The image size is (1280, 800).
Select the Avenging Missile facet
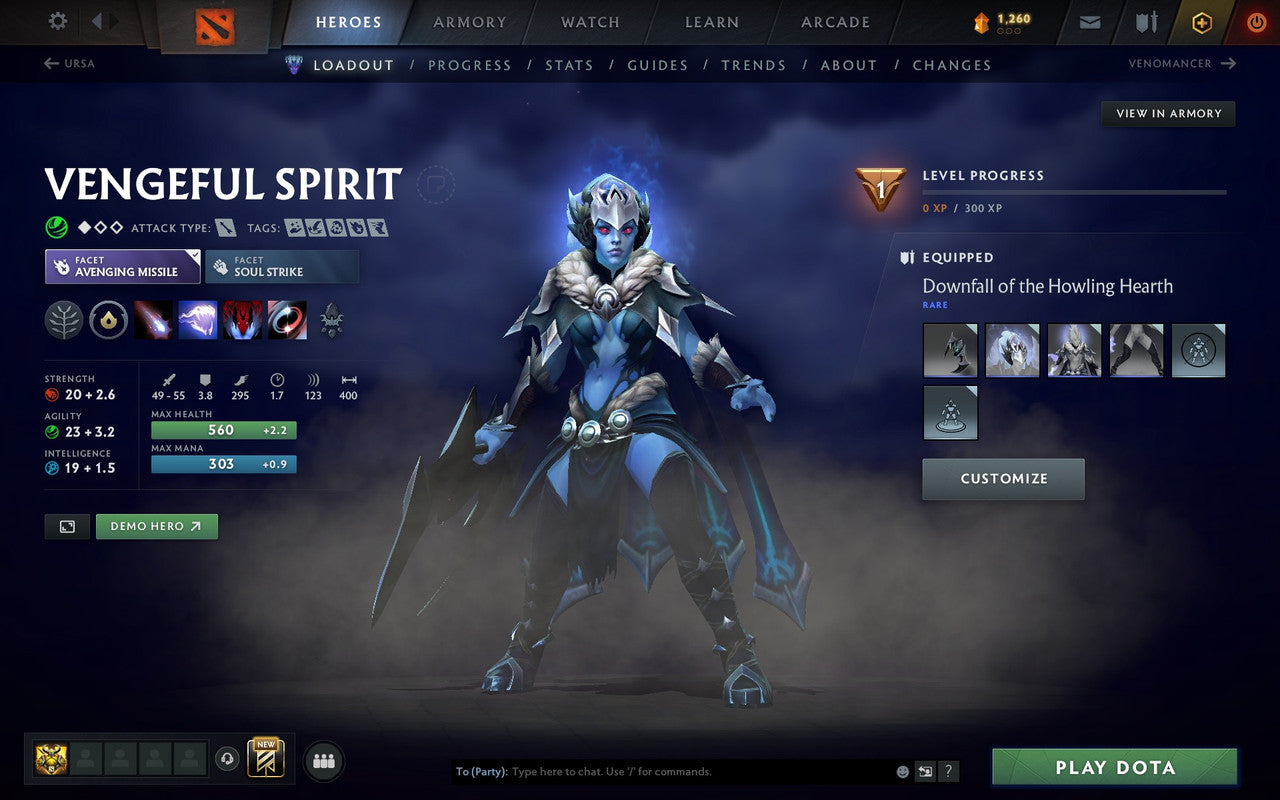coord(122,266)
